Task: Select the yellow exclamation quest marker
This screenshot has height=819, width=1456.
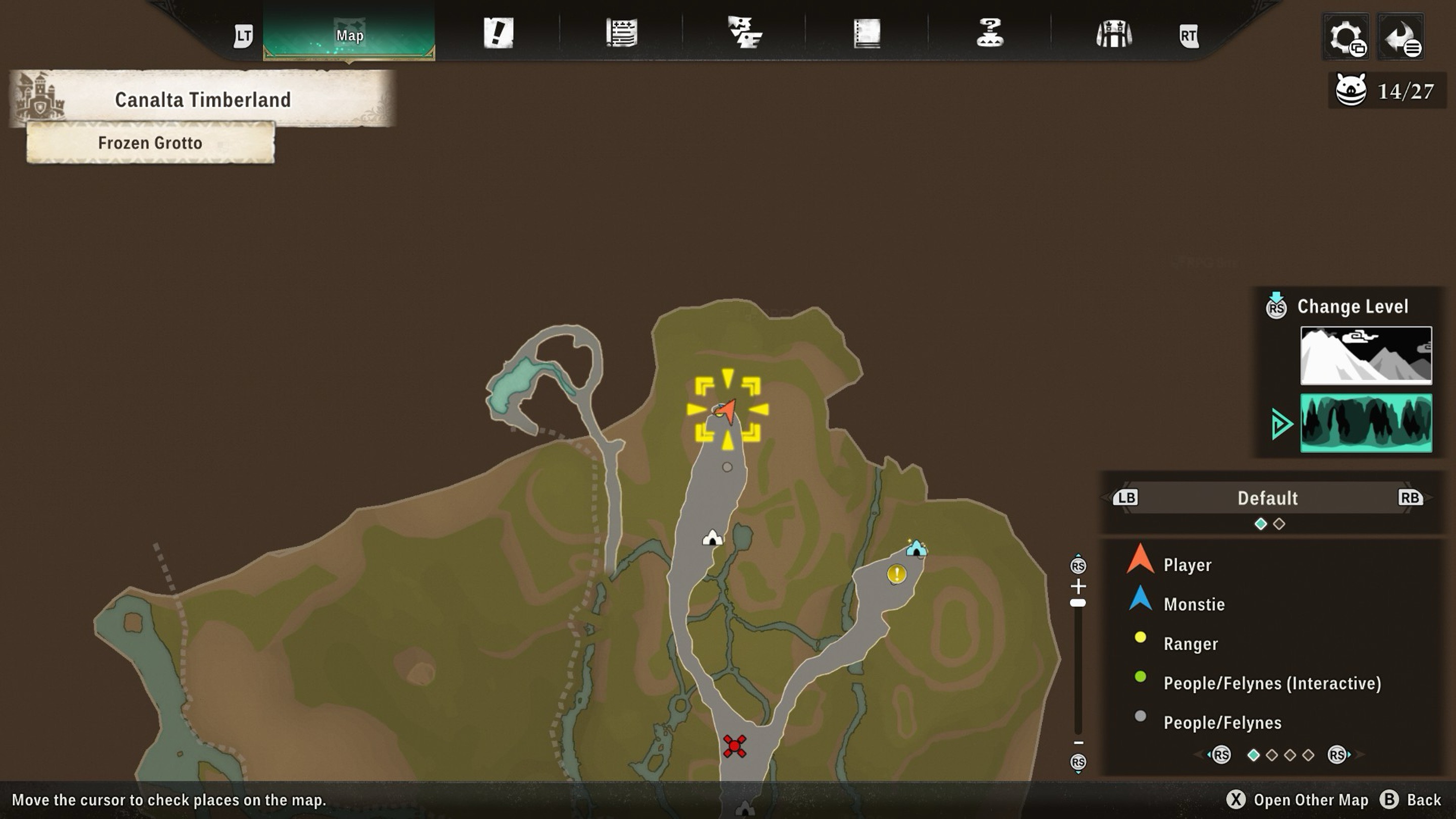Action: [x=896, y=574]
